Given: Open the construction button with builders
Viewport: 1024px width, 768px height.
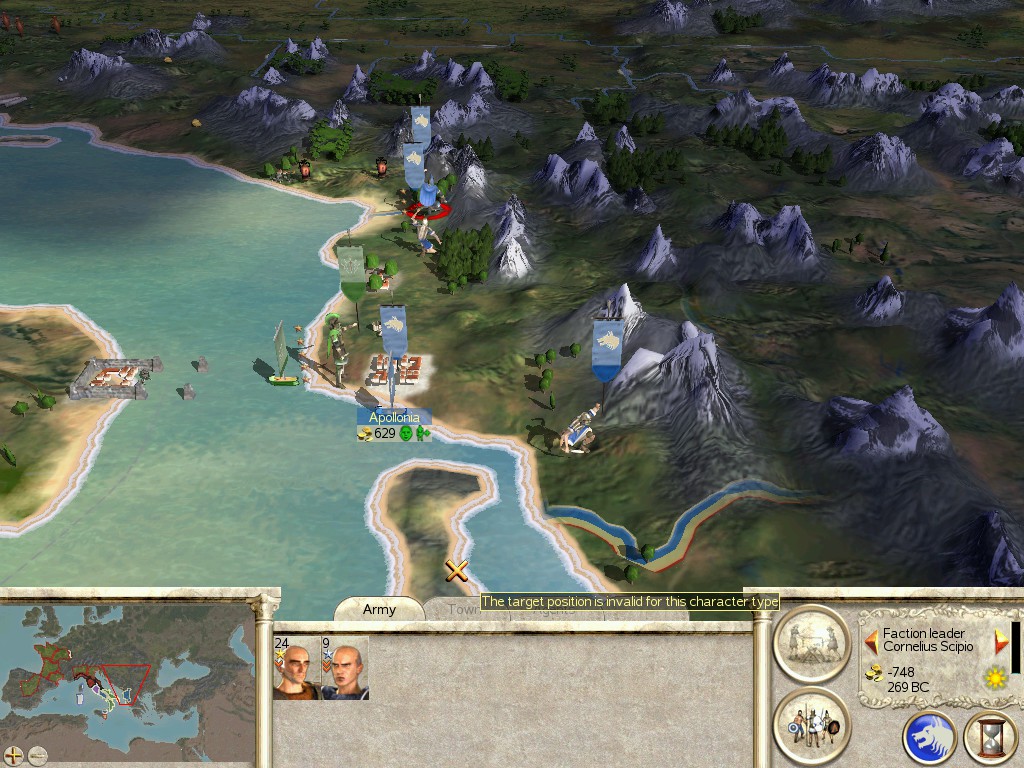Looking at the screenshot, I should (x=811, y=642).
